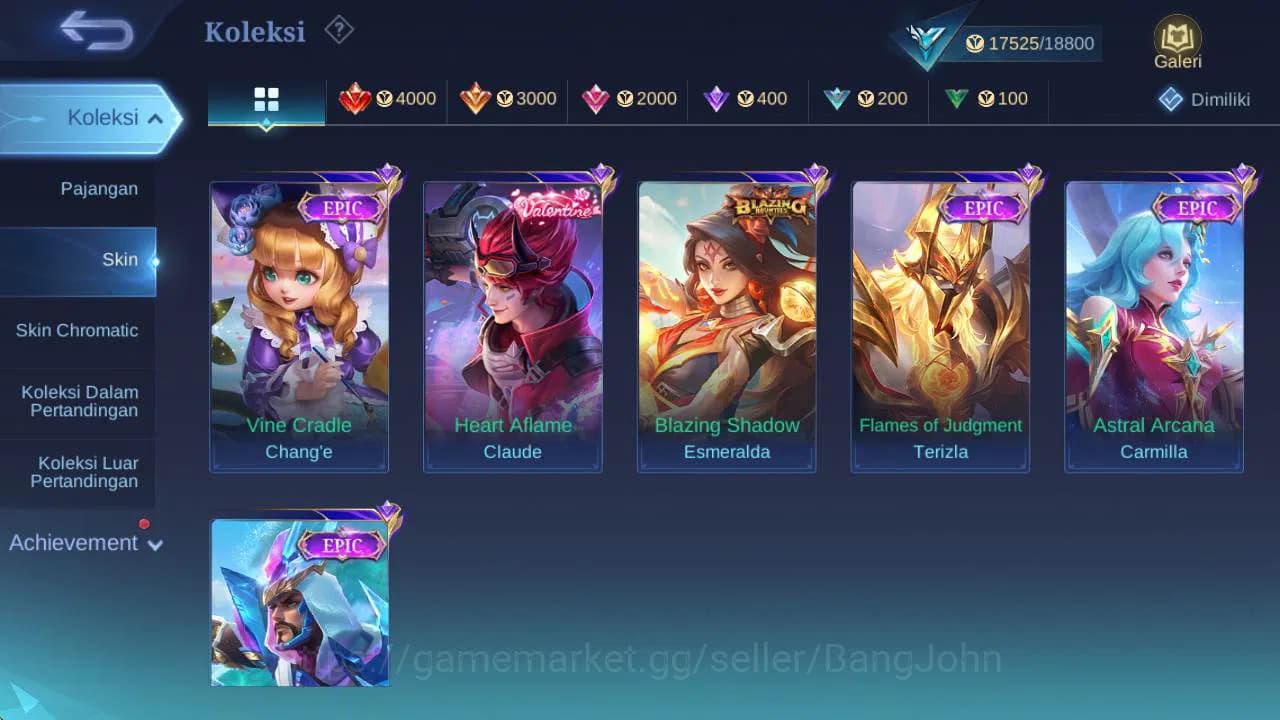Screen dimensions: 1280x720
Task: Click the 17525/18800 token progress bar
Action: coord(1025,43)
